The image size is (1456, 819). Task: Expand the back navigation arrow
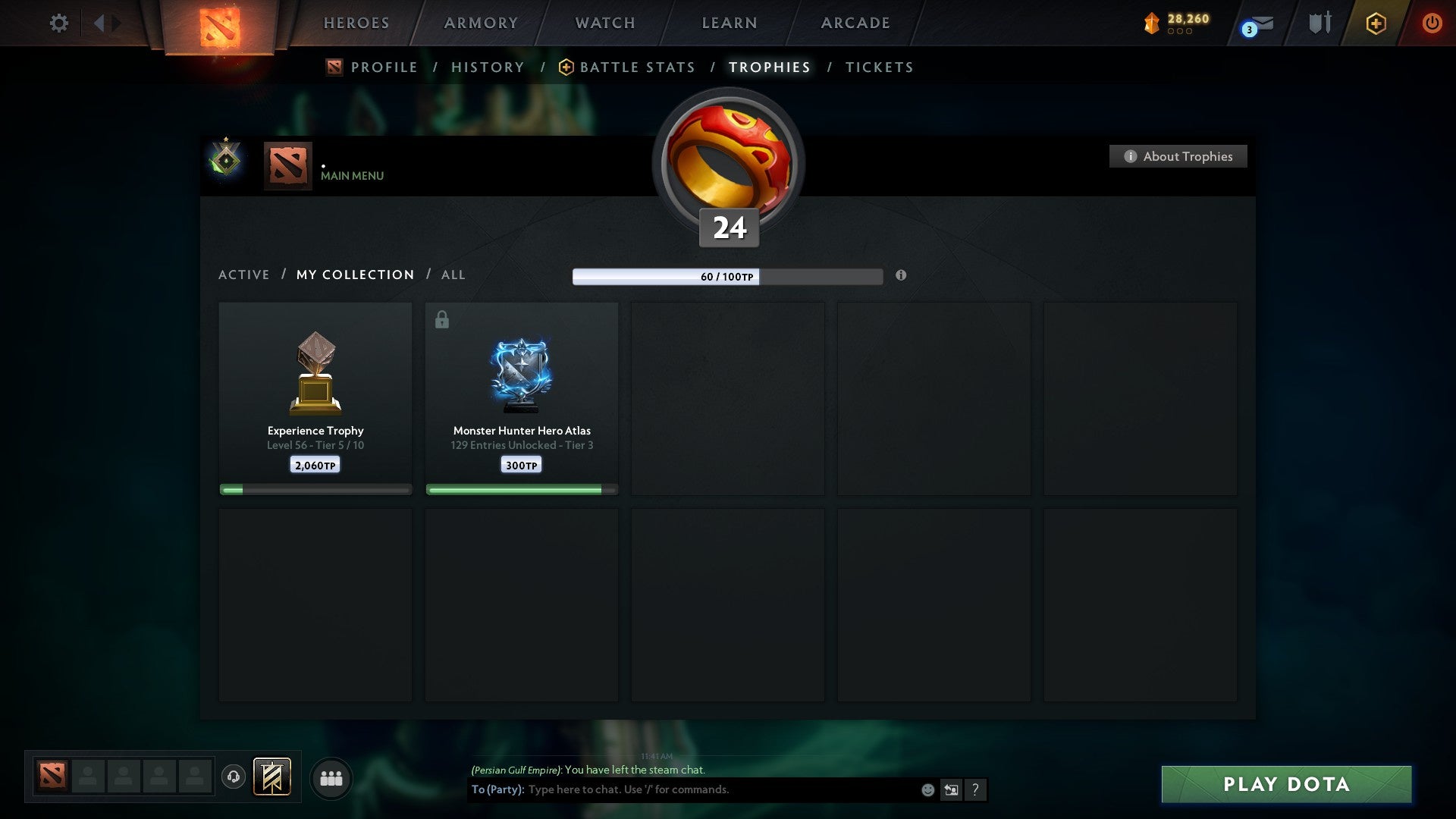pyautogui.click(x=98, y=23)
